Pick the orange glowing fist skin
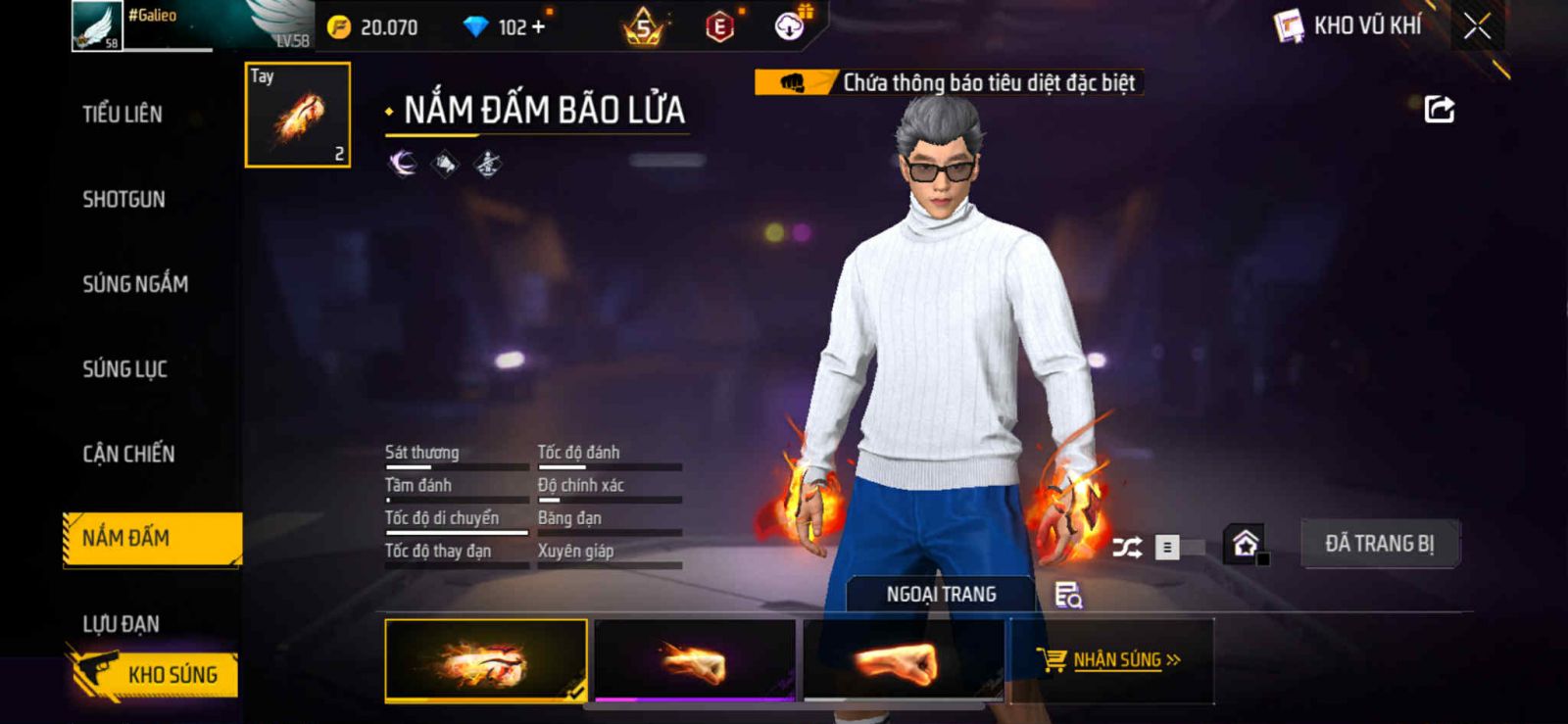Viewport: 1568px width, 724px height. pyautogui.click(x=903, y=660)
